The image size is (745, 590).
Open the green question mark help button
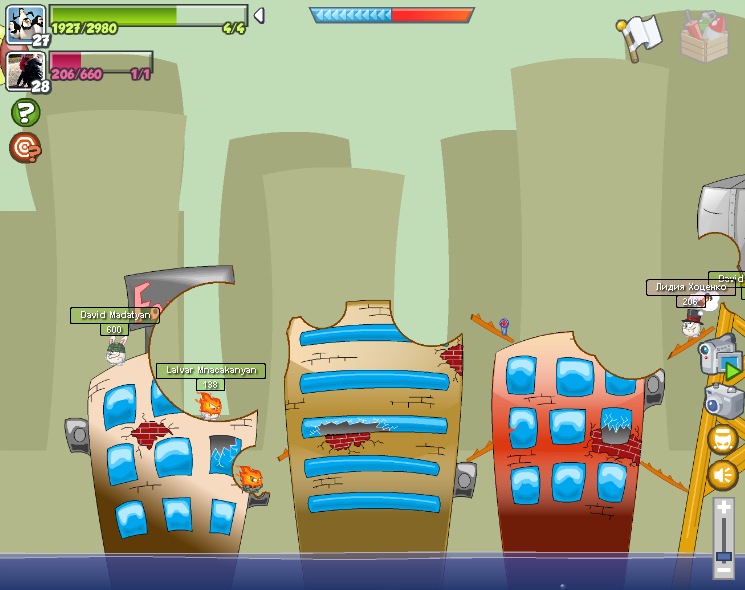tap(25, 112)
